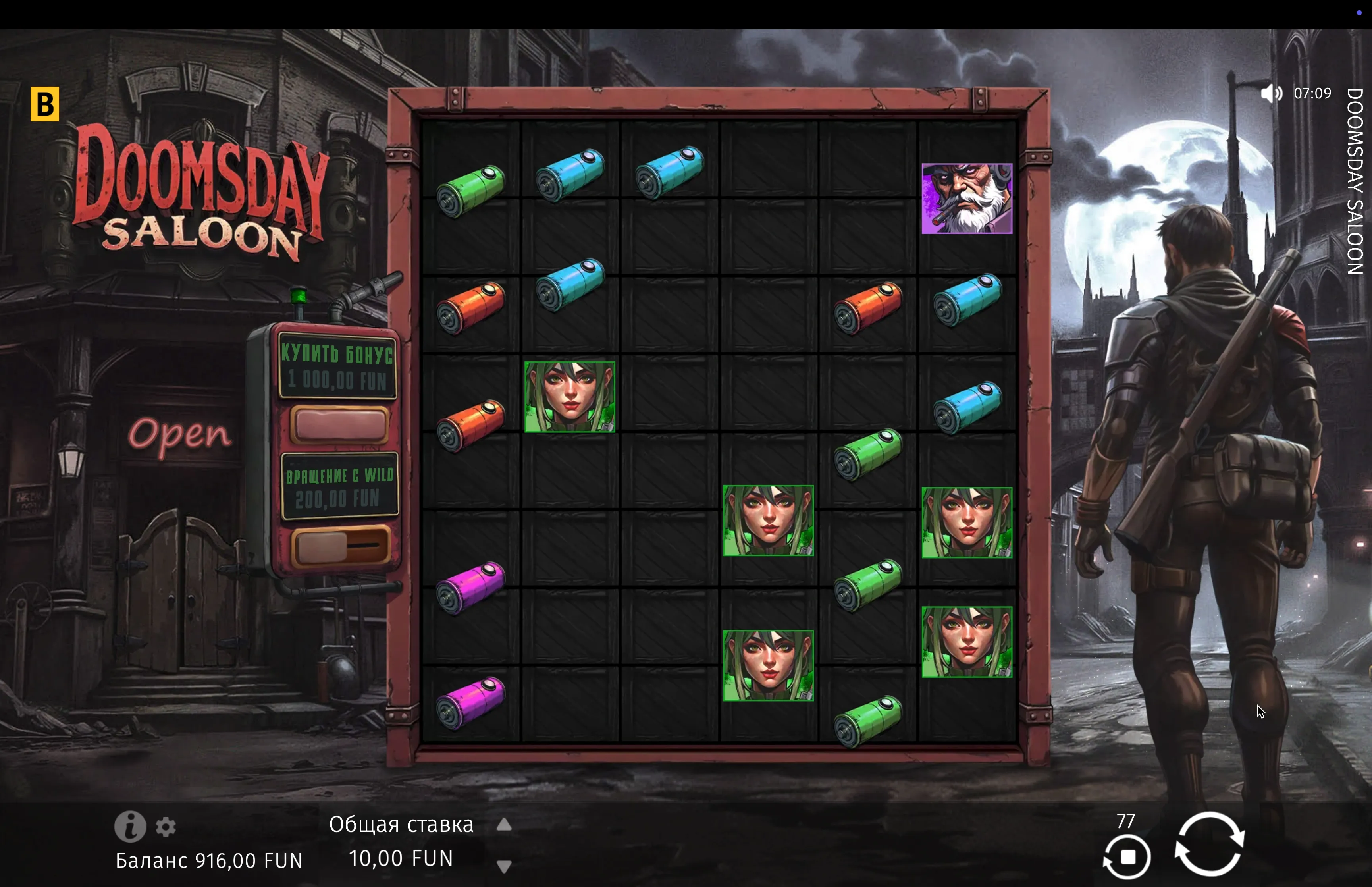
Task: Mute sound with the speaker icon
Action: [1271, 93]
